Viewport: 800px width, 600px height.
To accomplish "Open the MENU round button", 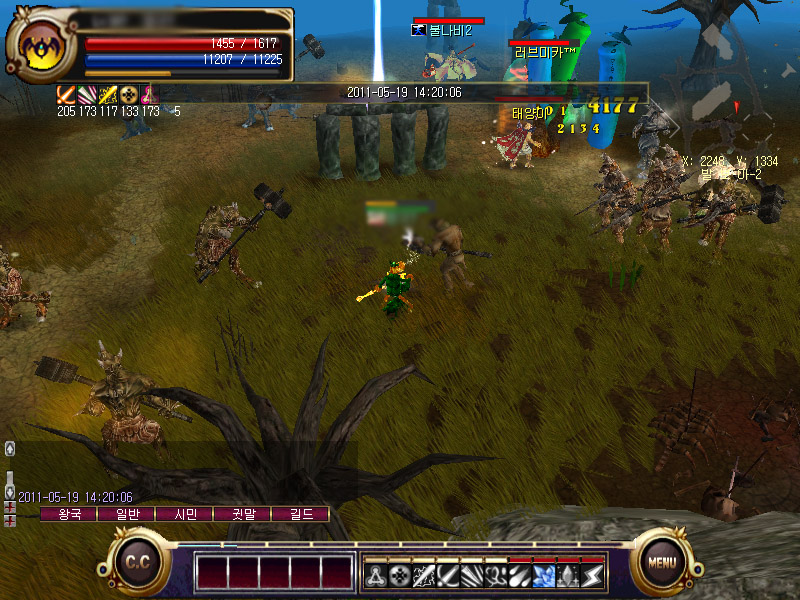I will pyautogui.click(x=661, y=562).
